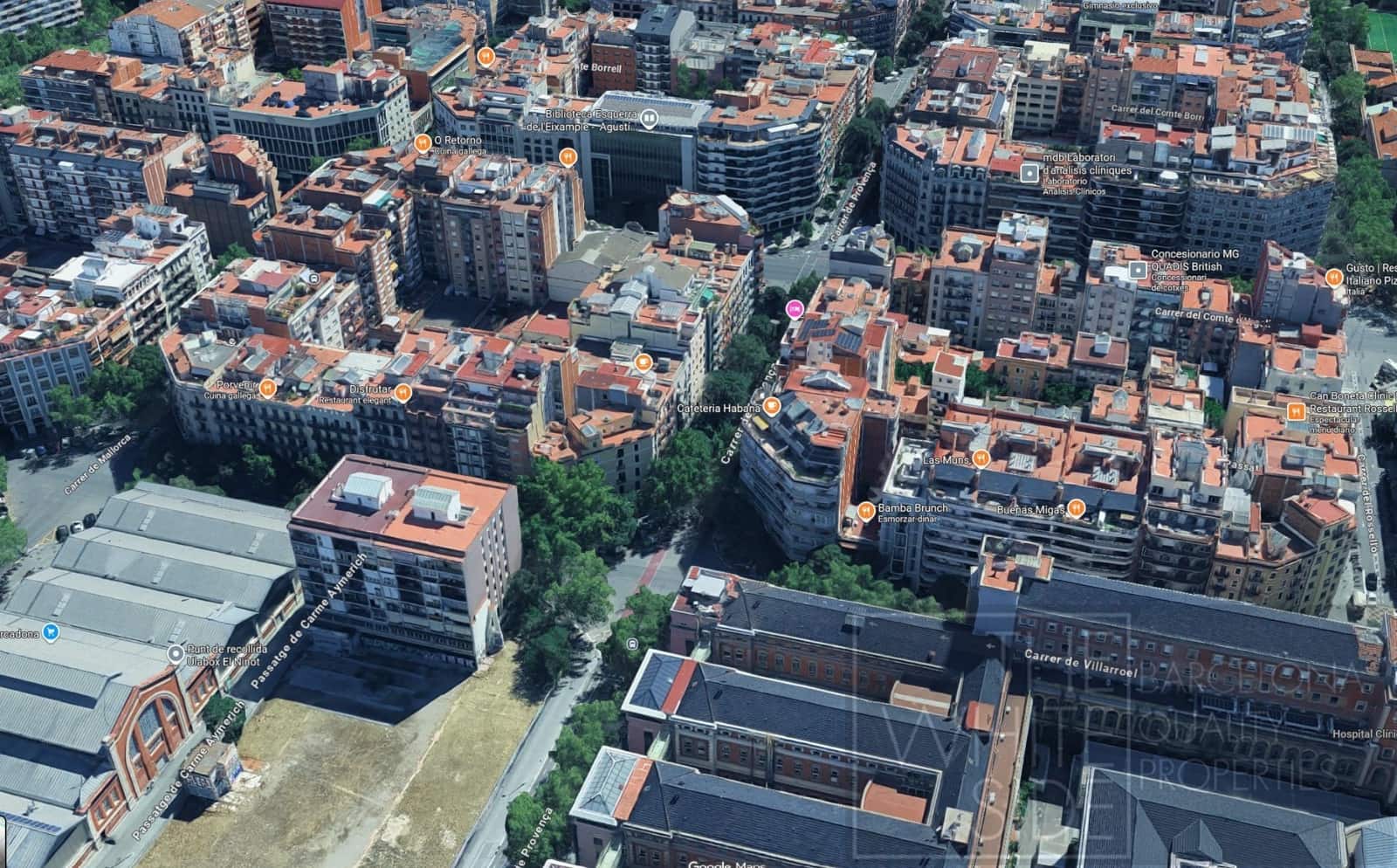Click the Gimnasio exclusivo label
Image resolution: width=1397 pixels, height=868 pixels.
coord(1123,7)
